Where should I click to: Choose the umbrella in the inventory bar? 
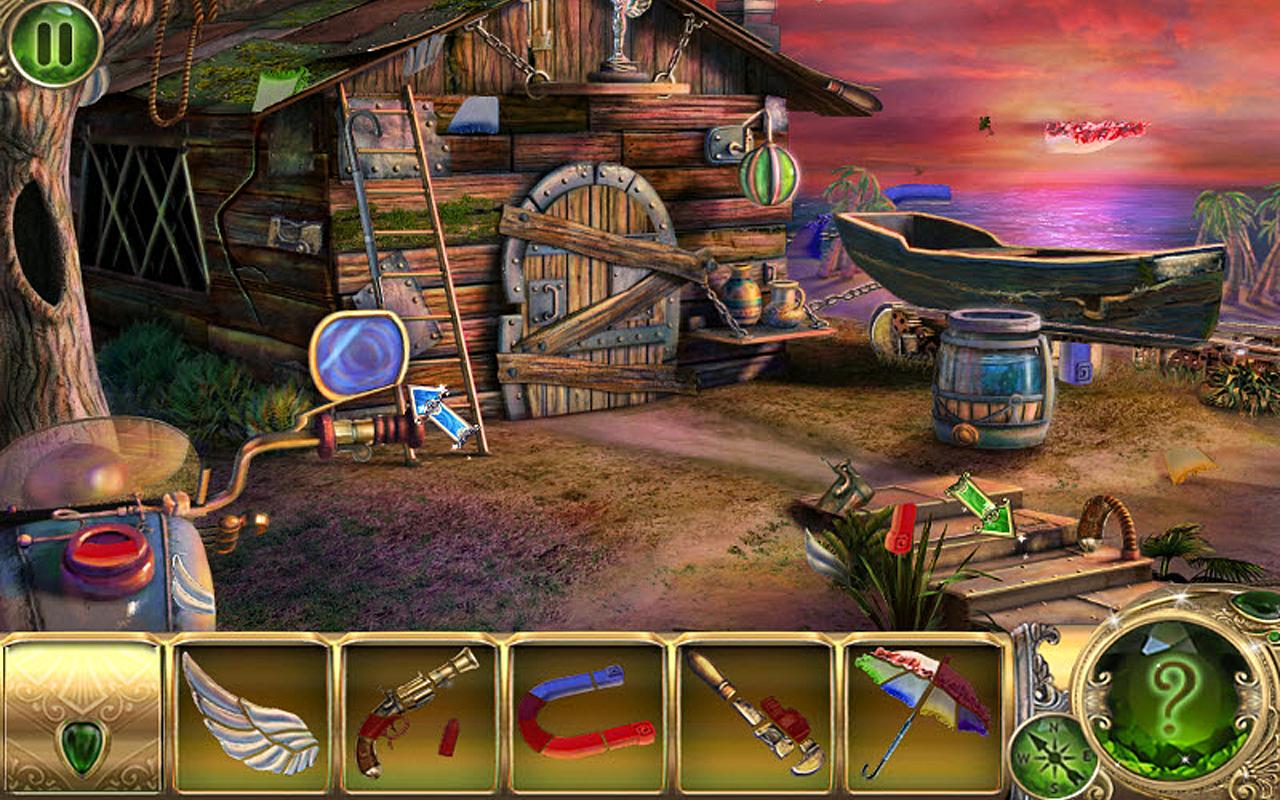(923, 713)
